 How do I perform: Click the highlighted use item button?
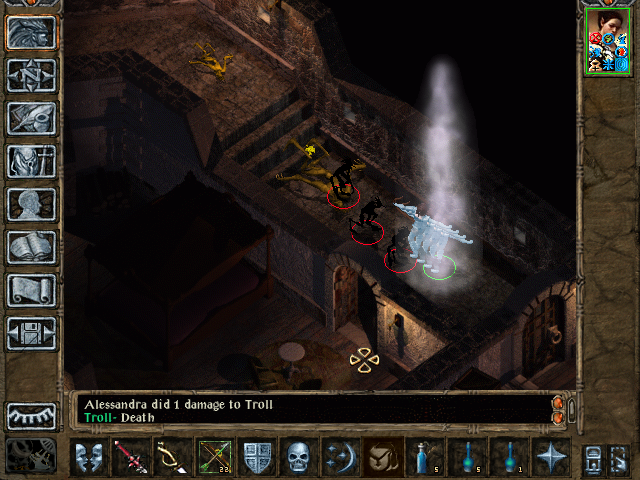point(383,456)
